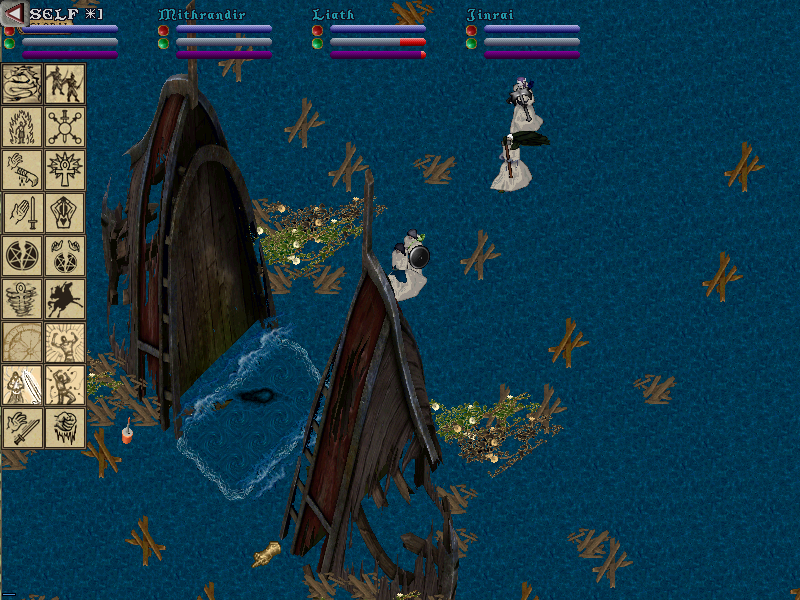Select the open hand and sword icon
The image size is (800, 600).
pos(22,213)
